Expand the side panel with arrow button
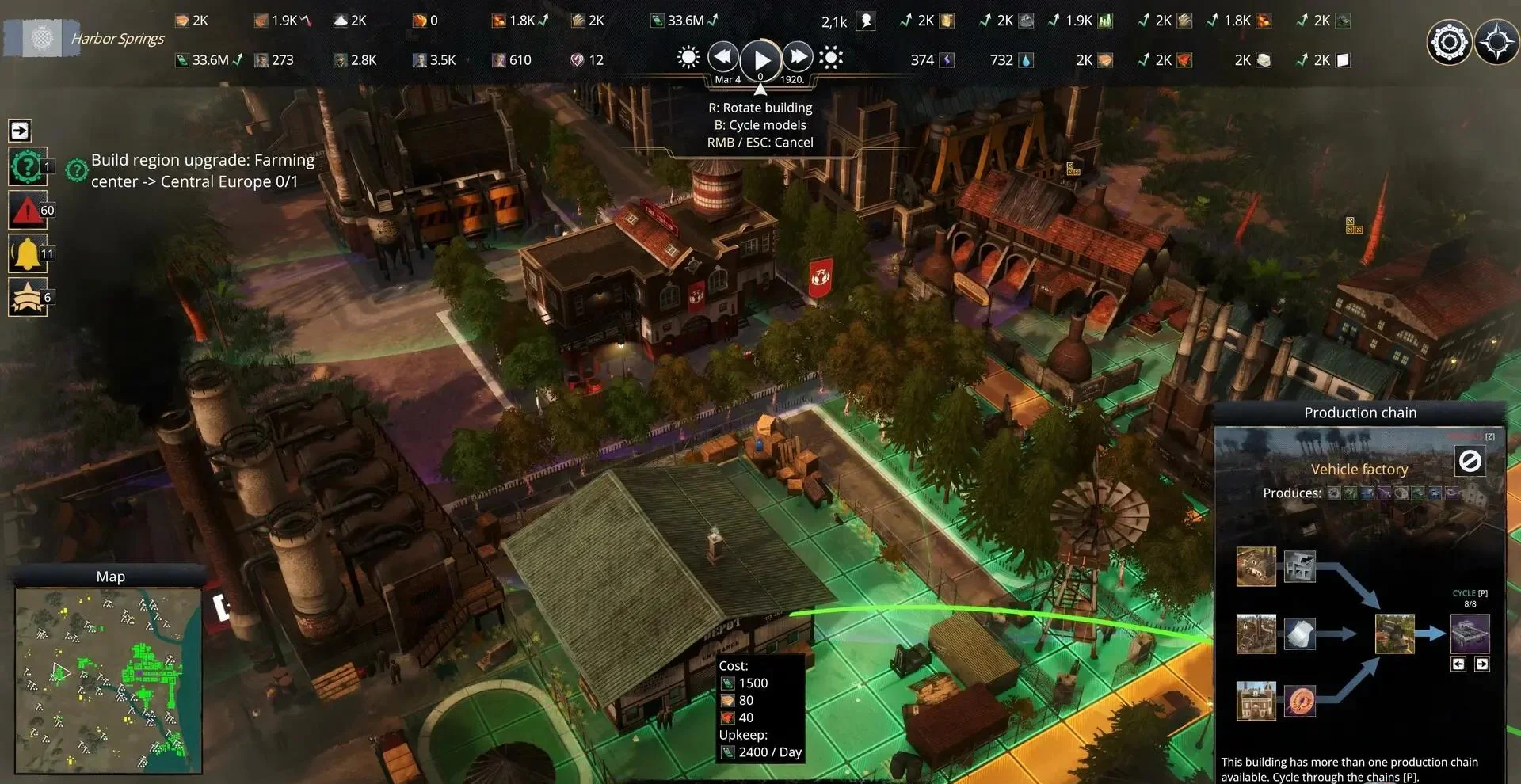This screenshot has height=784, width=1521. point(20,131)
